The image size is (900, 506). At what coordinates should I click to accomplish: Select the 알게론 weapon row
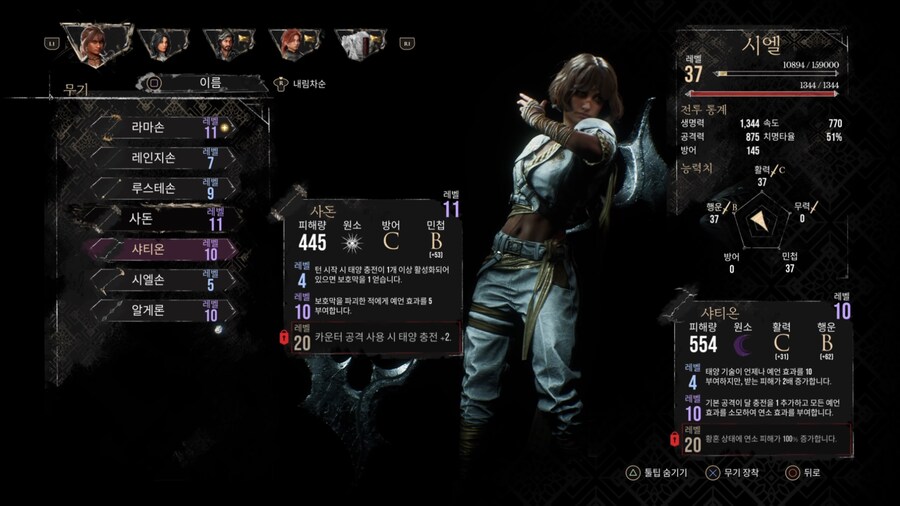[x=160, y=310]
